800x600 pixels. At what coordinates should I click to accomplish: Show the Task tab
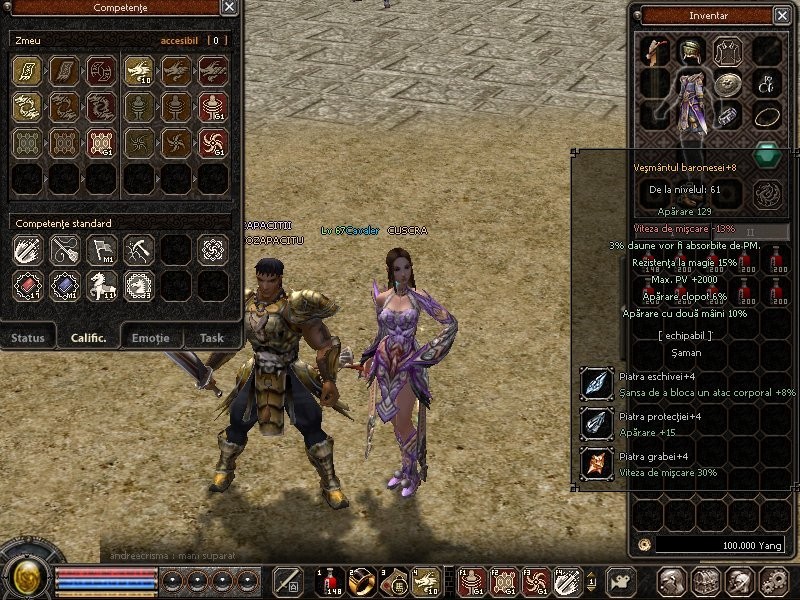click(211, 338)
